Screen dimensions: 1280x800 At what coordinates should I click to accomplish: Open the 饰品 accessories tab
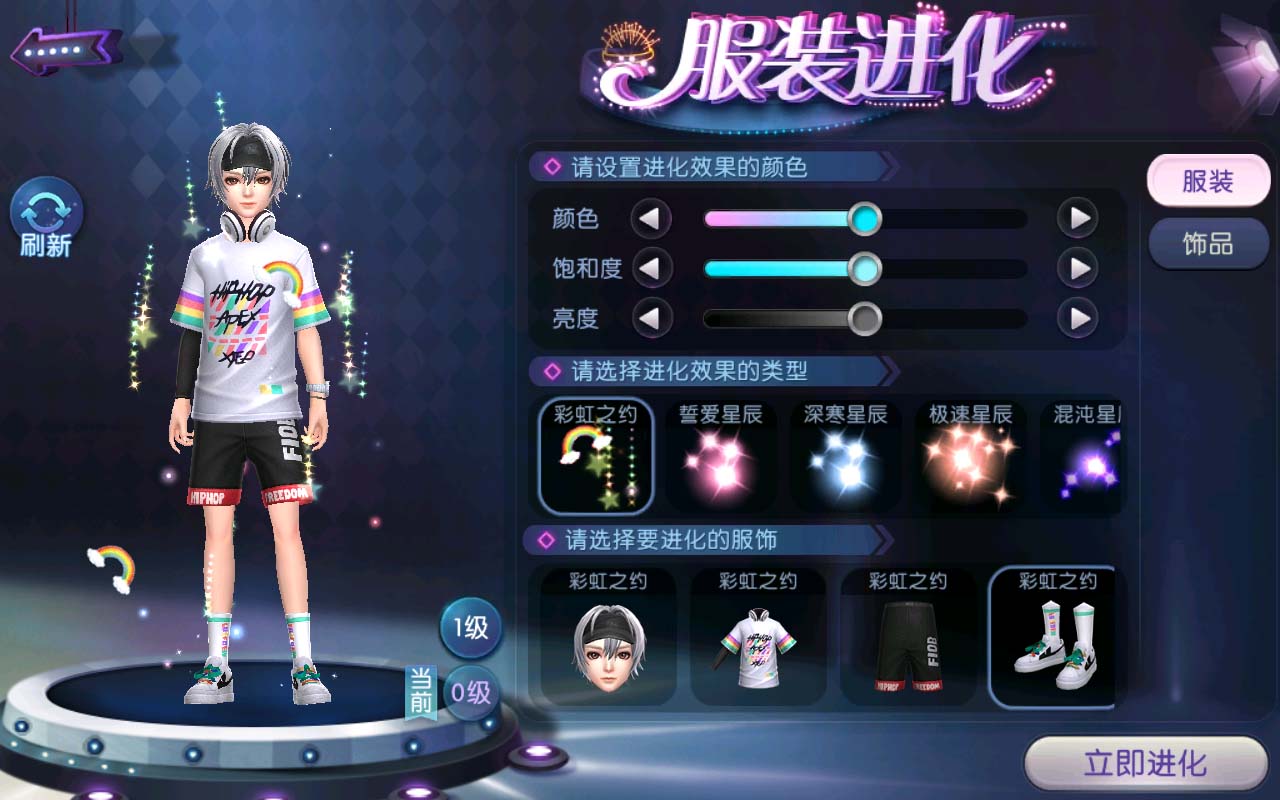coord(1207,244)
